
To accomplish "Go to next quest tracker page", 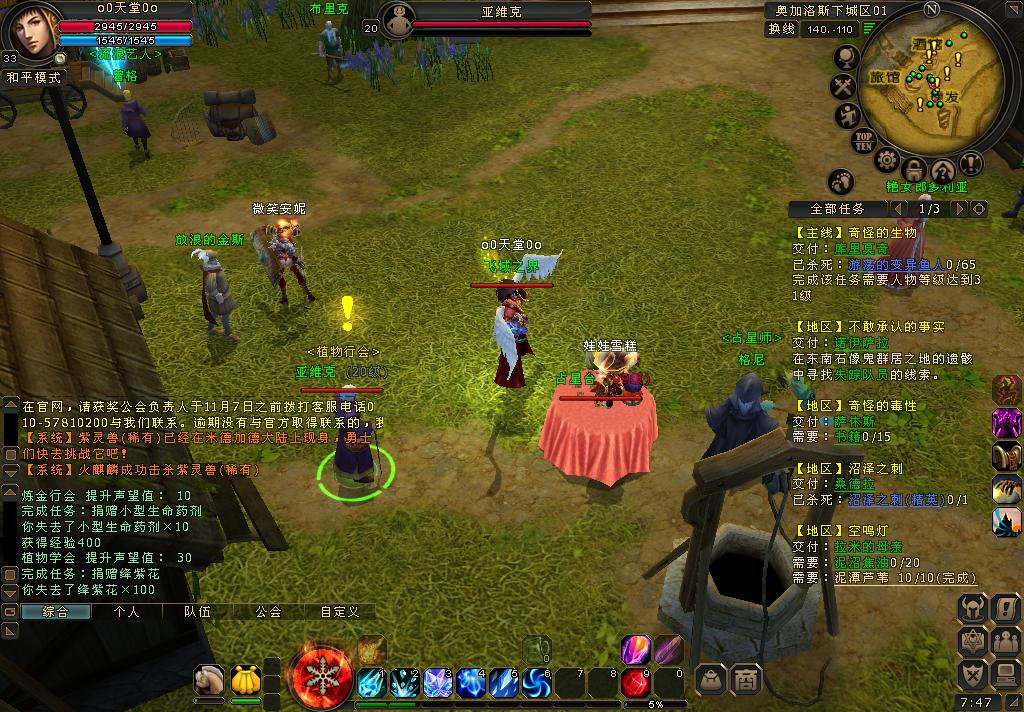I will point(959,209).
